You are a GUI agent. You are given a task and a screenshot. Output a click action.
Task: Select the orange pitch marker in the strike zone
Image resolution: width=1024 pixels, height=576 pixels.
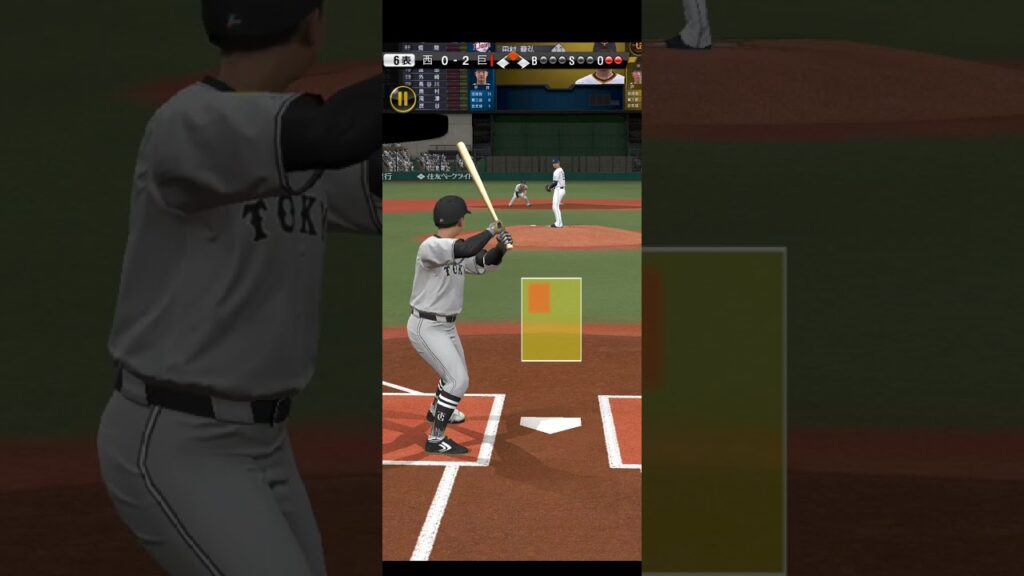coord(539,297)
